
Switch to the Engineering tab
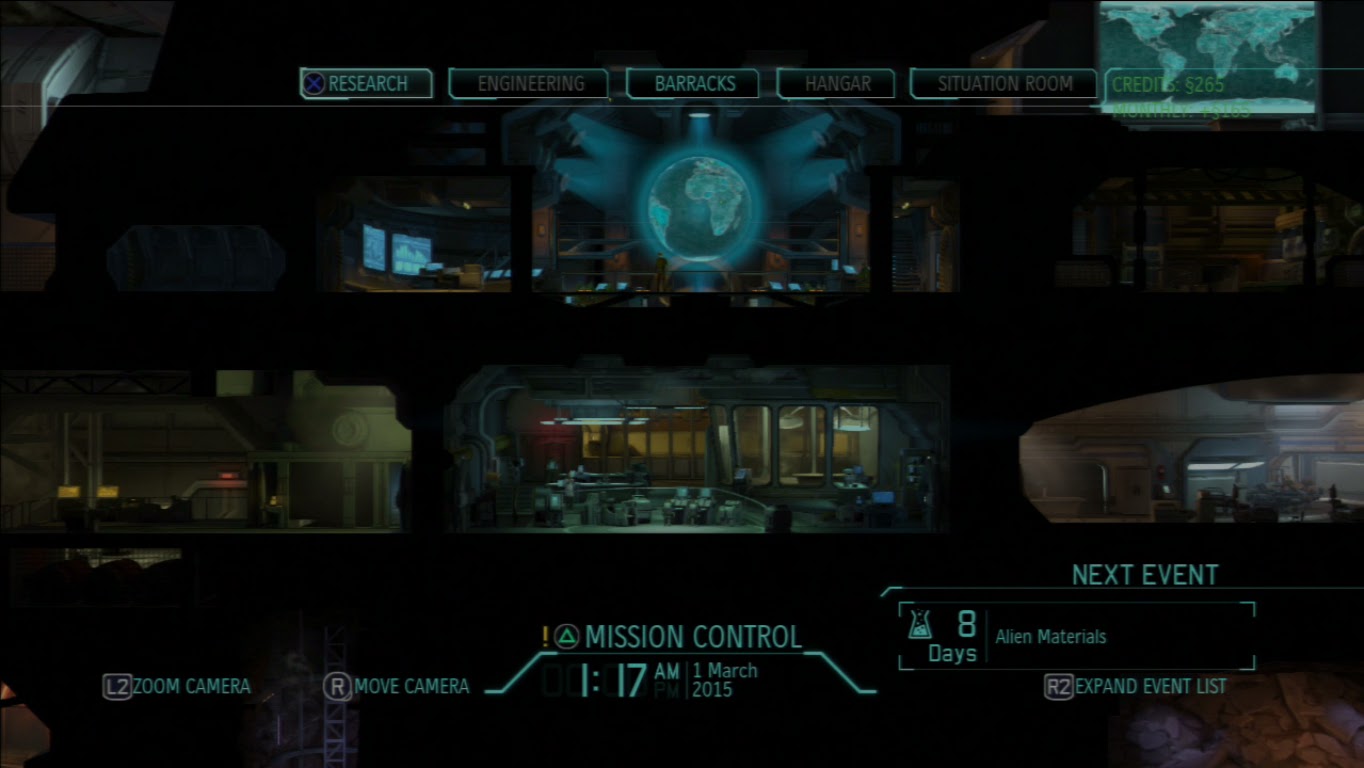point(532,84)
